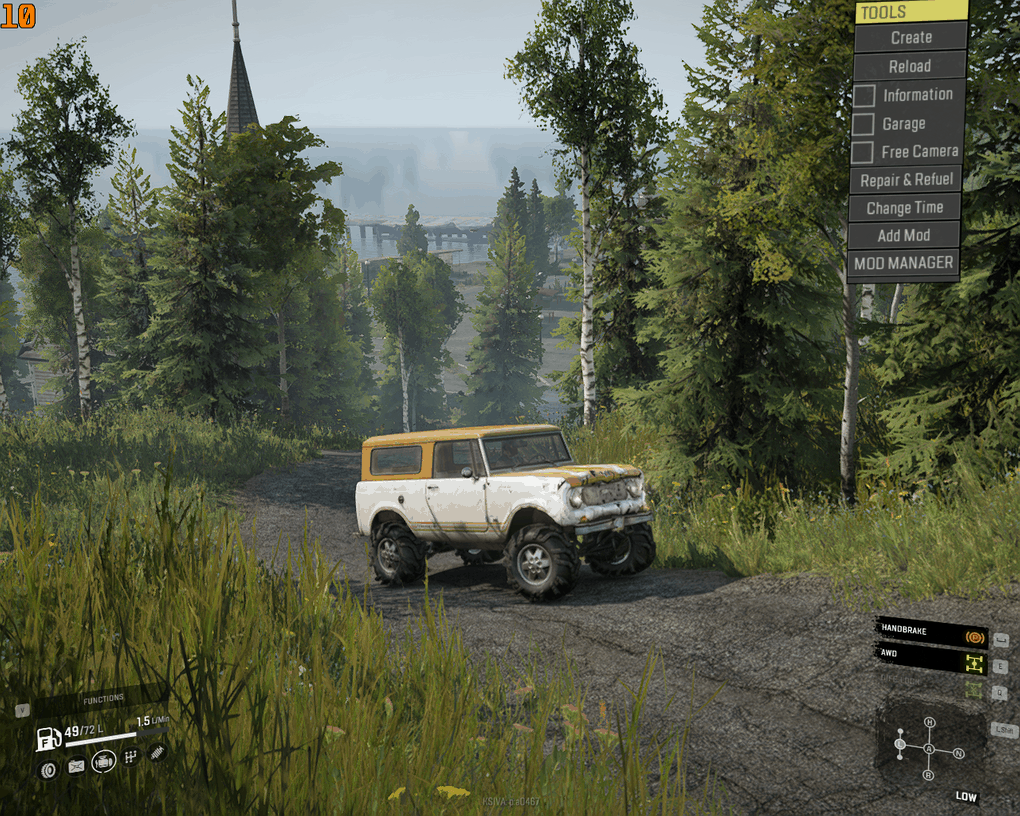Viewport: 1020px width, 816px height.
Task: Tick the Information checkbox
Action: click(864, 95)
